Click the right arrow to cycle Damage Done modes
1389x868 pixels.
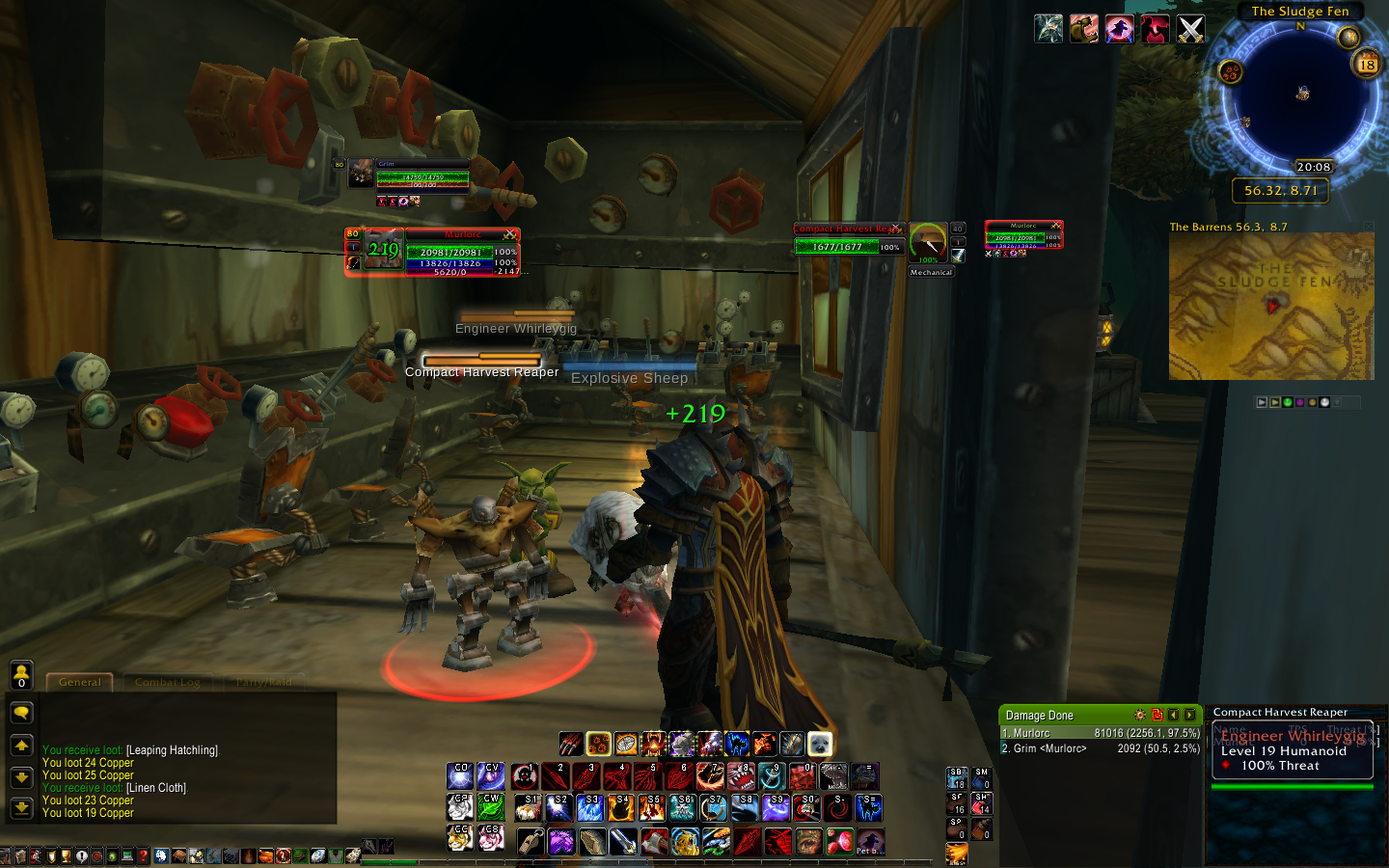tap(1189, 715)
